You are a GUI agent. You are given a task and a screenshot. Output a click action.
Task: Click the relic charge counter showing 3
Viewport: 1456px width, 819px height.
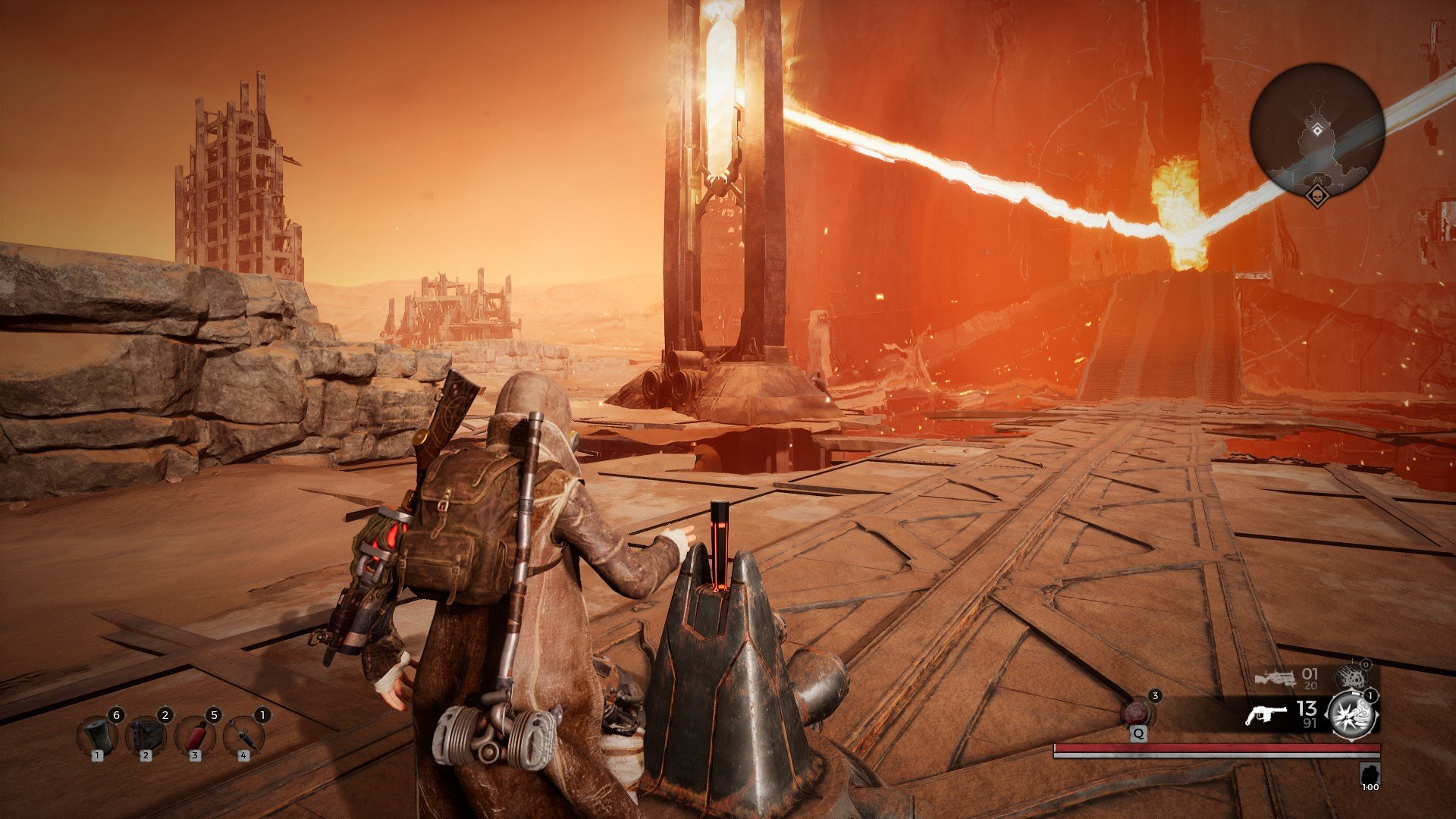pos(1155,697)
